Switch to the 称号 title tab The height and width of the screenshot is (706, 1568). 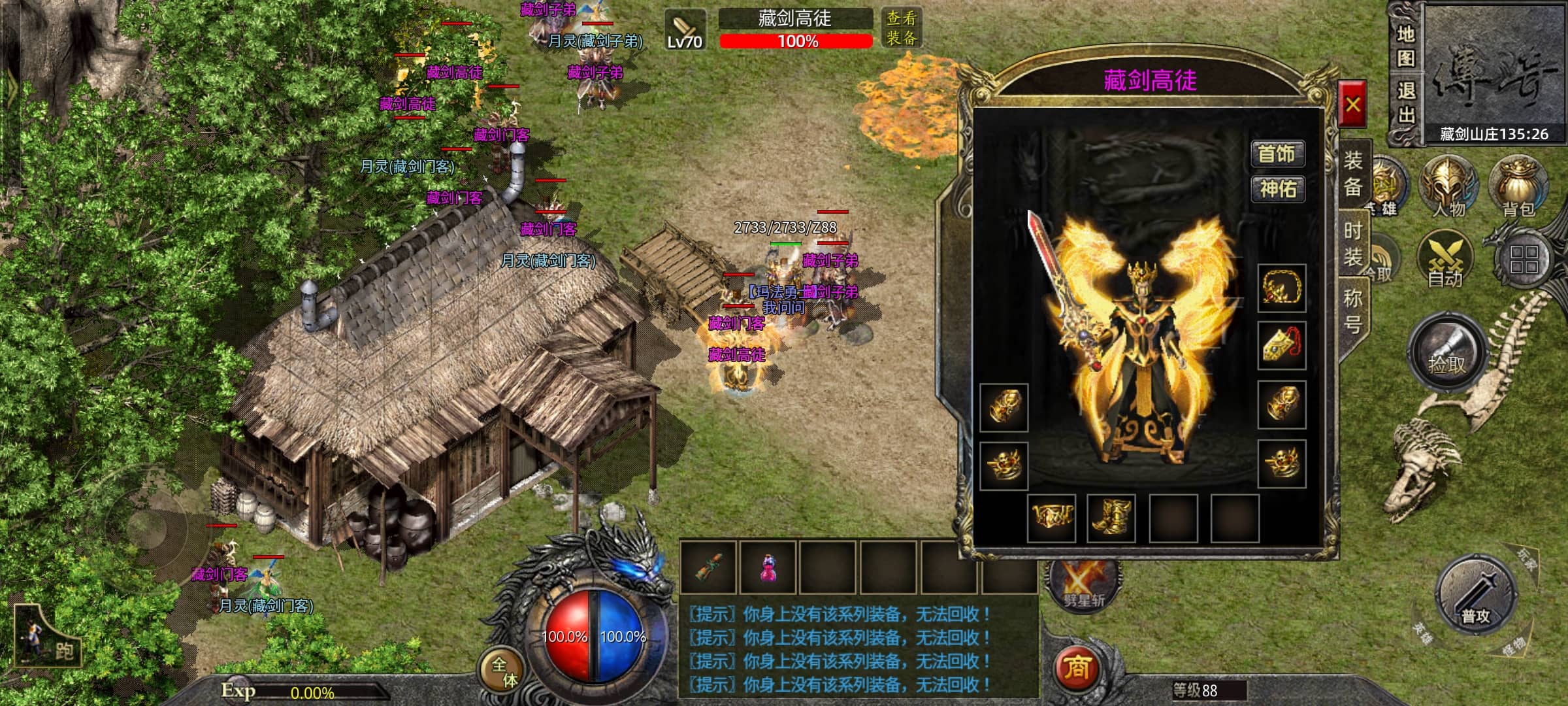point(1353,311)
